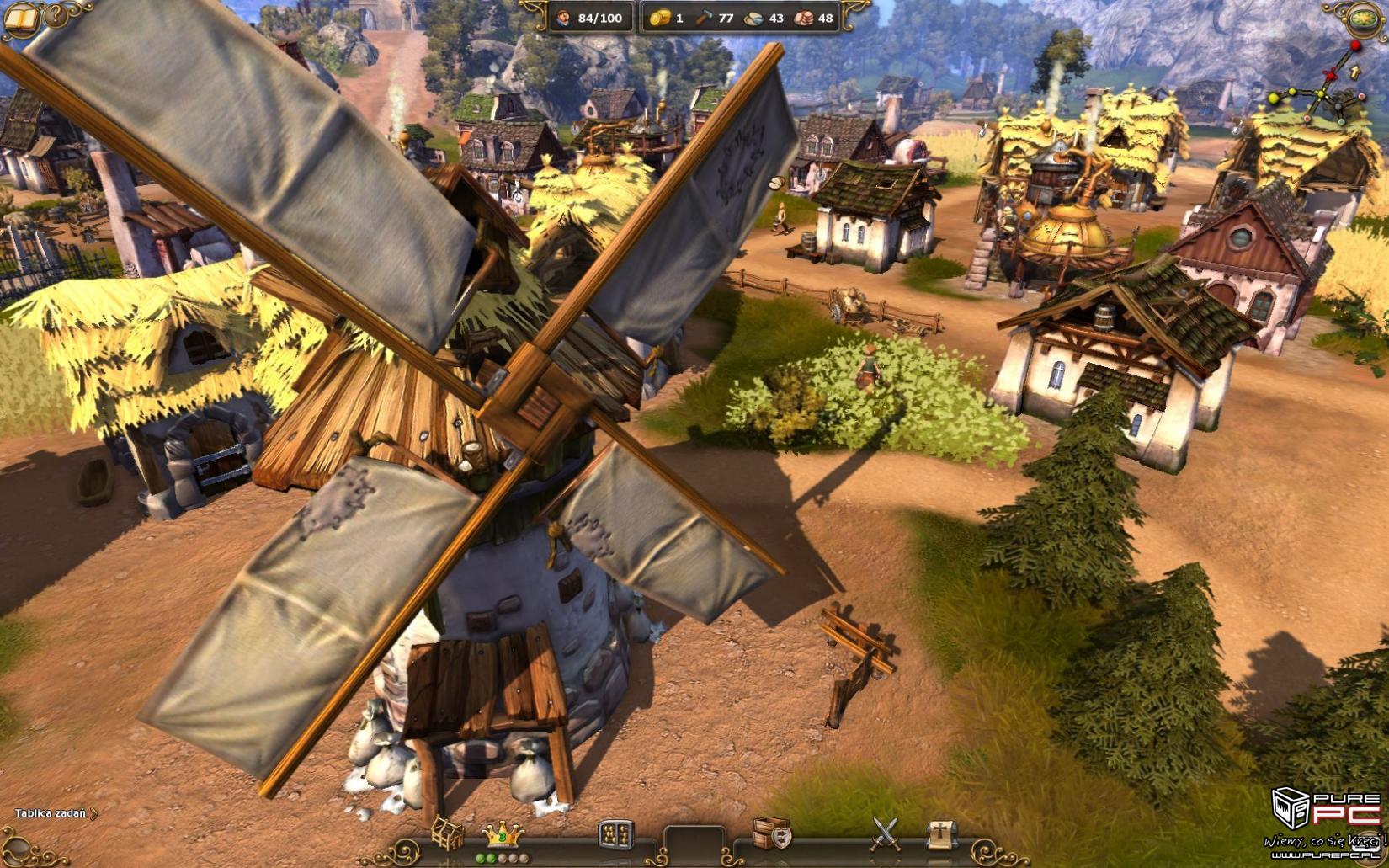
Task: Open the crown prestige level menu
Action: (503, 835)
